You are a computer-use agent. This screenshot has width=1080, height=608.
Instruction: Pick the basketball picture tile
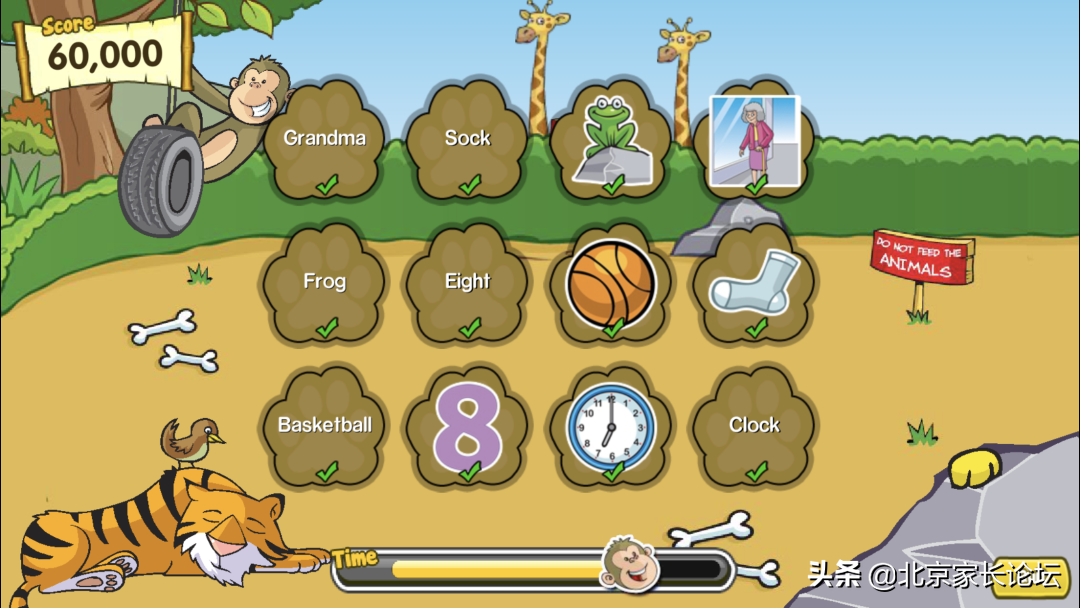611,283
